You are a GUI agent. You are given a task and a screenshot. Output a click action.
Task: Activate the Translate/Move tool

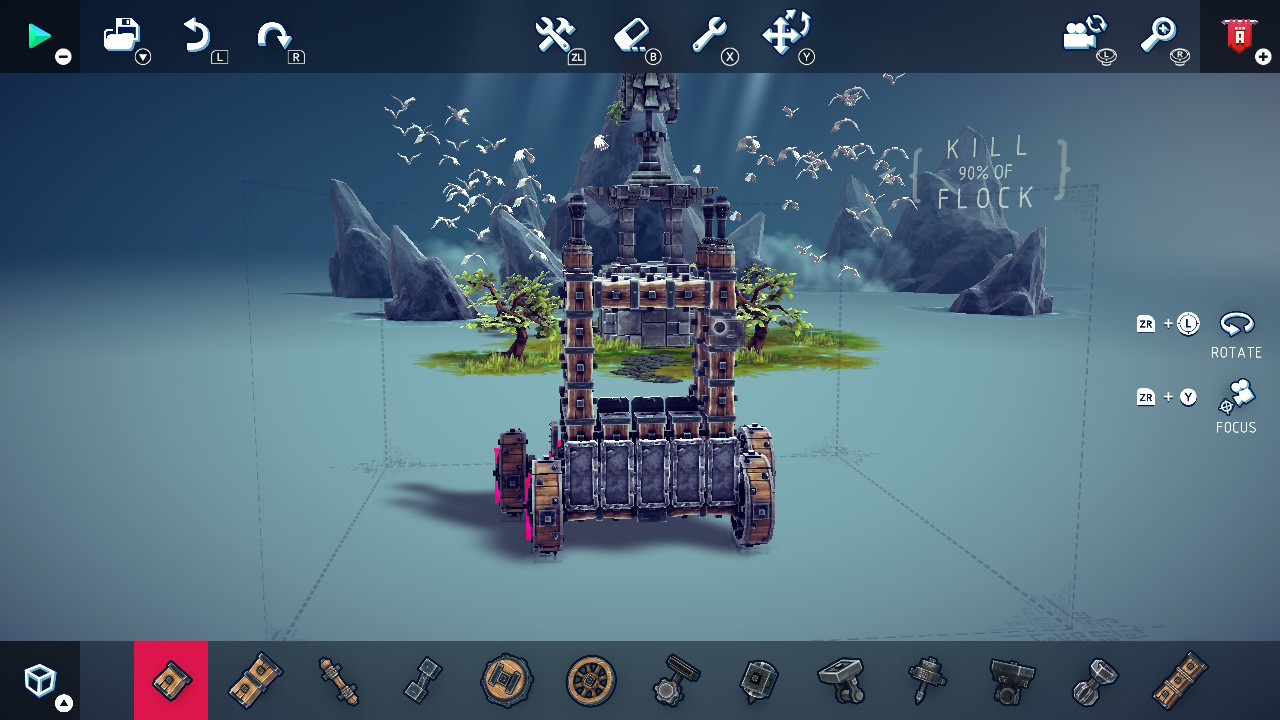[x=788, y=32]
